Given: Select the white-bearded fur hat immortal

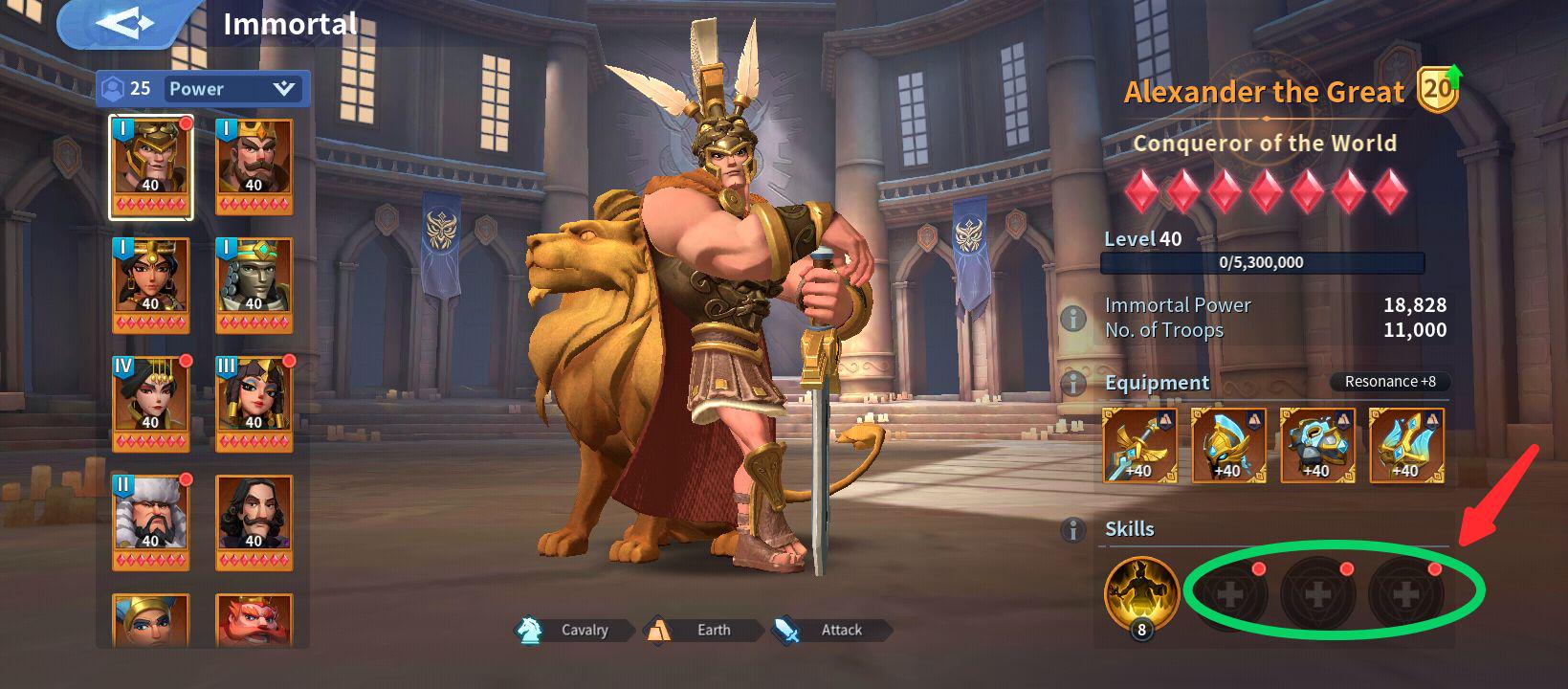Looking at the screenshot, I should tap(151, 522).
